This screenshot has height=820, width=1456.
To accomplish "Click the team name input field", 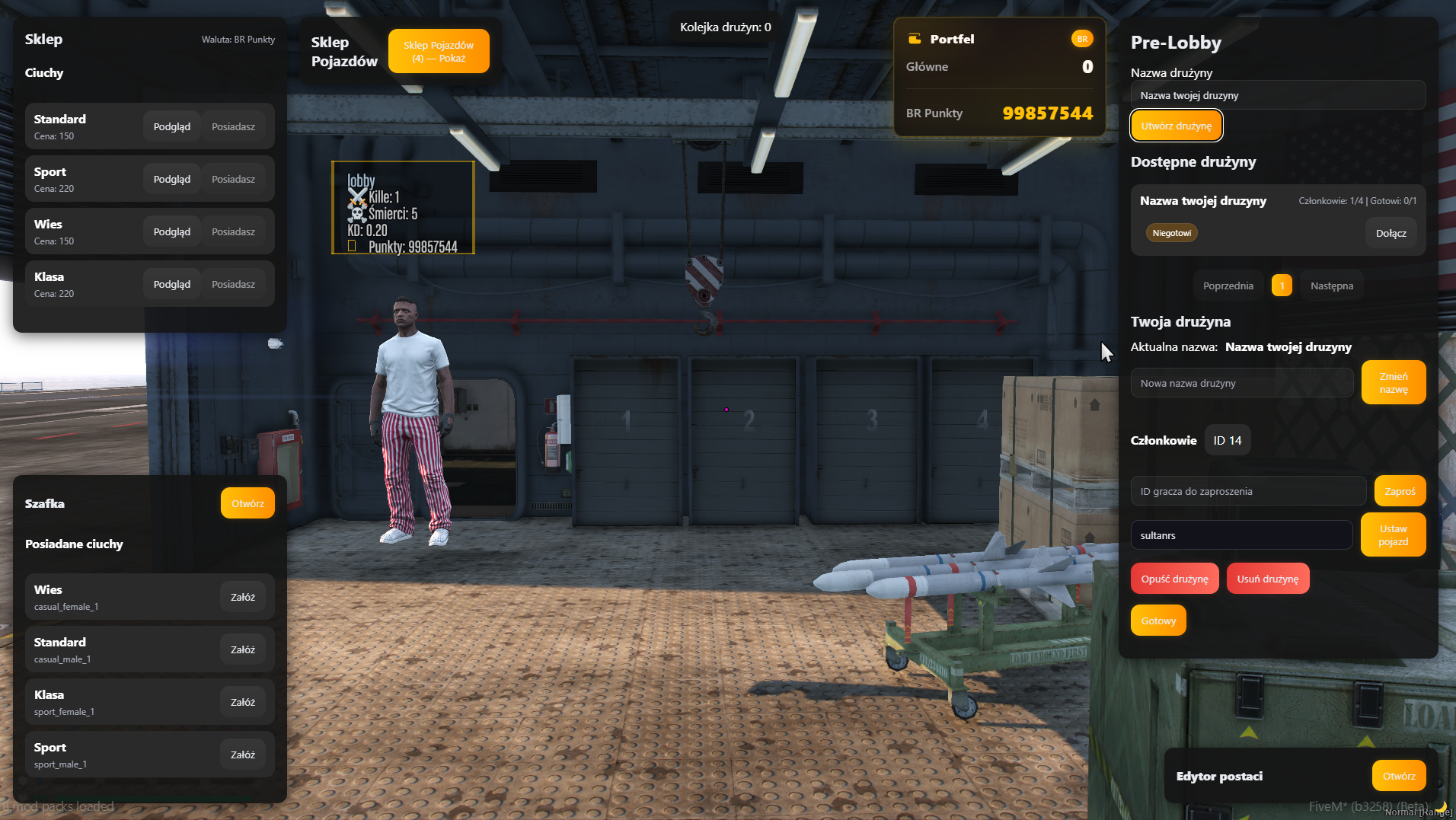I will (x=1278, y=95).
